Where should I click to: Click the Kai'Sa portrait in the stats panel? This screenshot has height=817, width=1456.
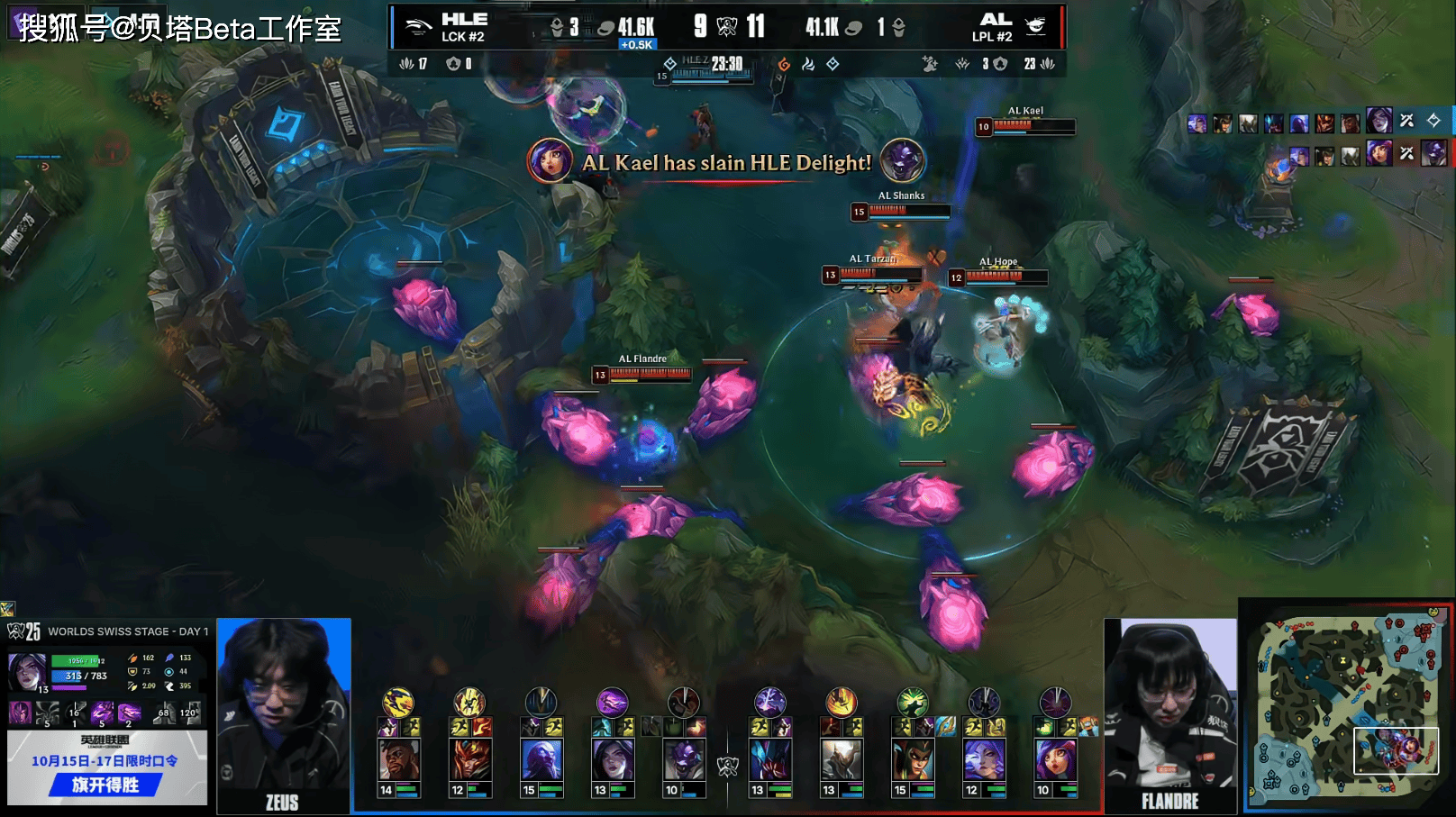(x=27, y=672)
